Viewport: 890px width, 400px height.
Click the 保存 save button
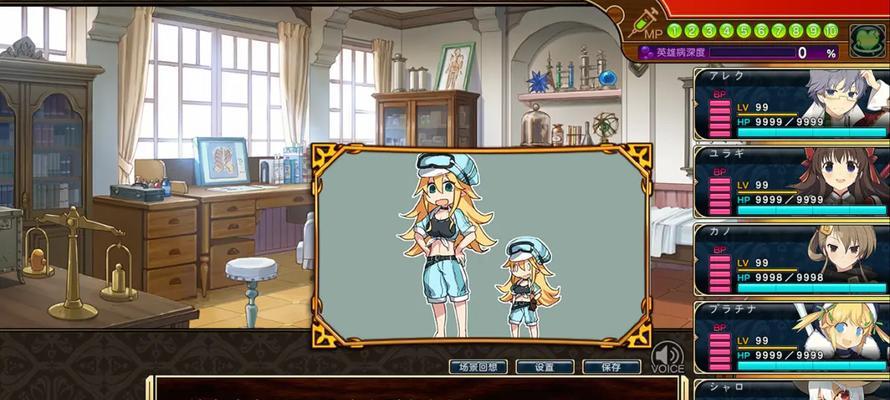pyautogui.click(x=611, y=367)
